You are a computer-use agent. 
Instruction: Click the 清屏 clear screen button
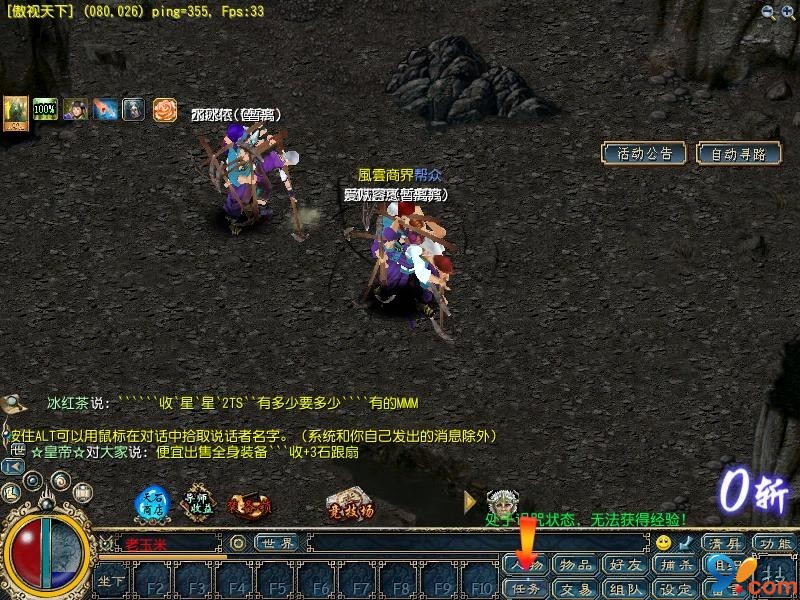pos(725,543)
